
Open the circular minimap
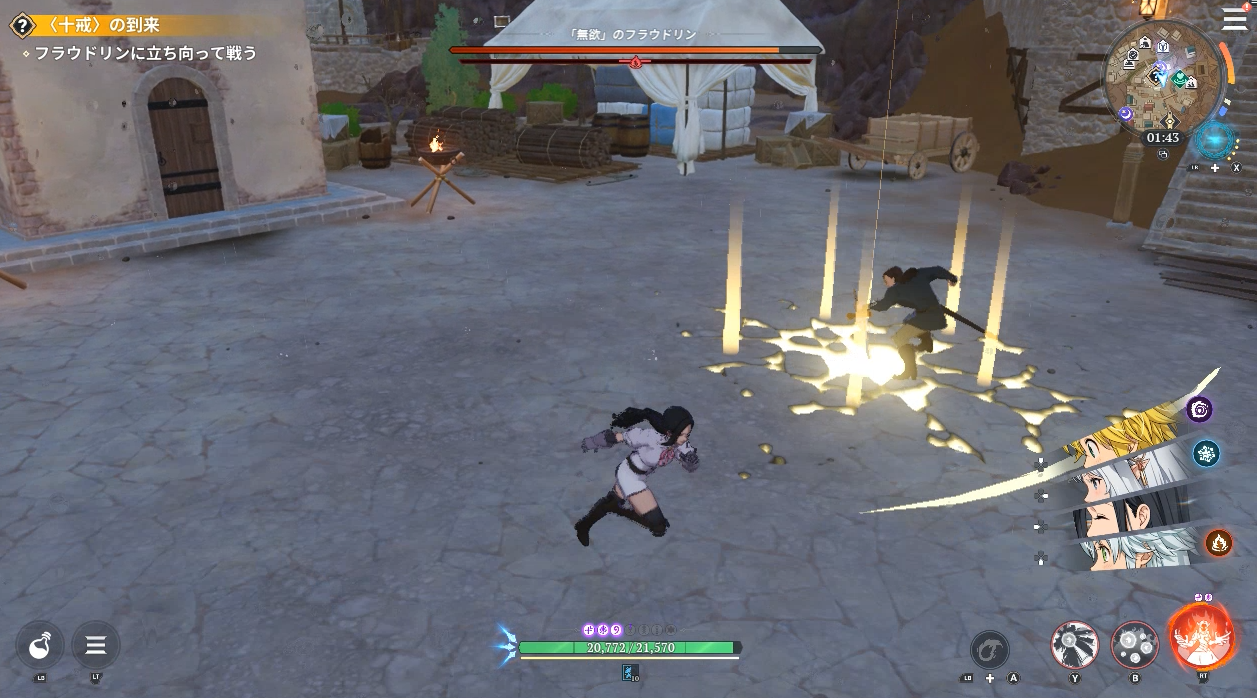coord(1162,82)
